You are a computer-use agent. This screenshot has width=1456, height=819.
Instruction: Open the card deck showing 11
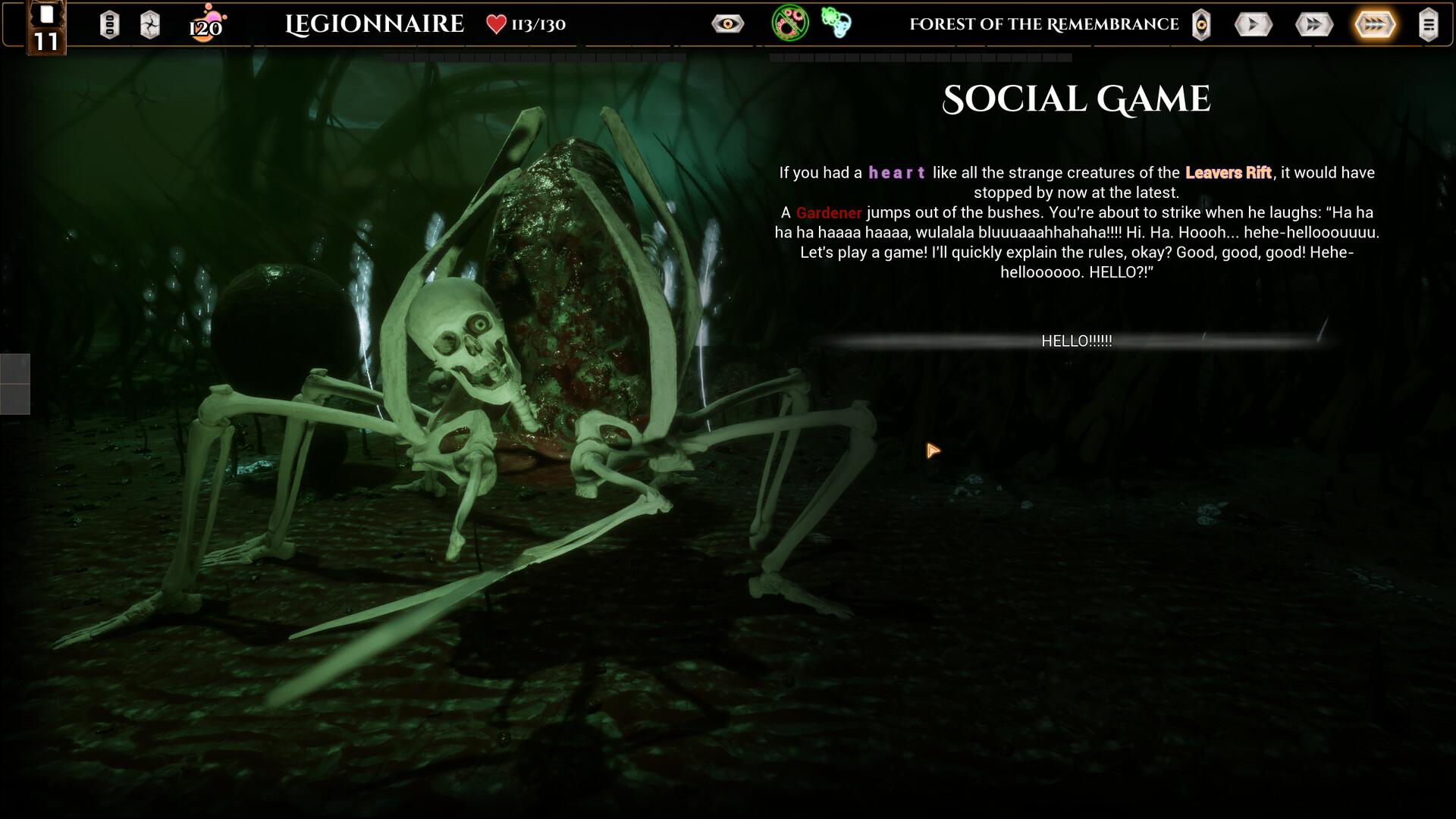point(46,29)
